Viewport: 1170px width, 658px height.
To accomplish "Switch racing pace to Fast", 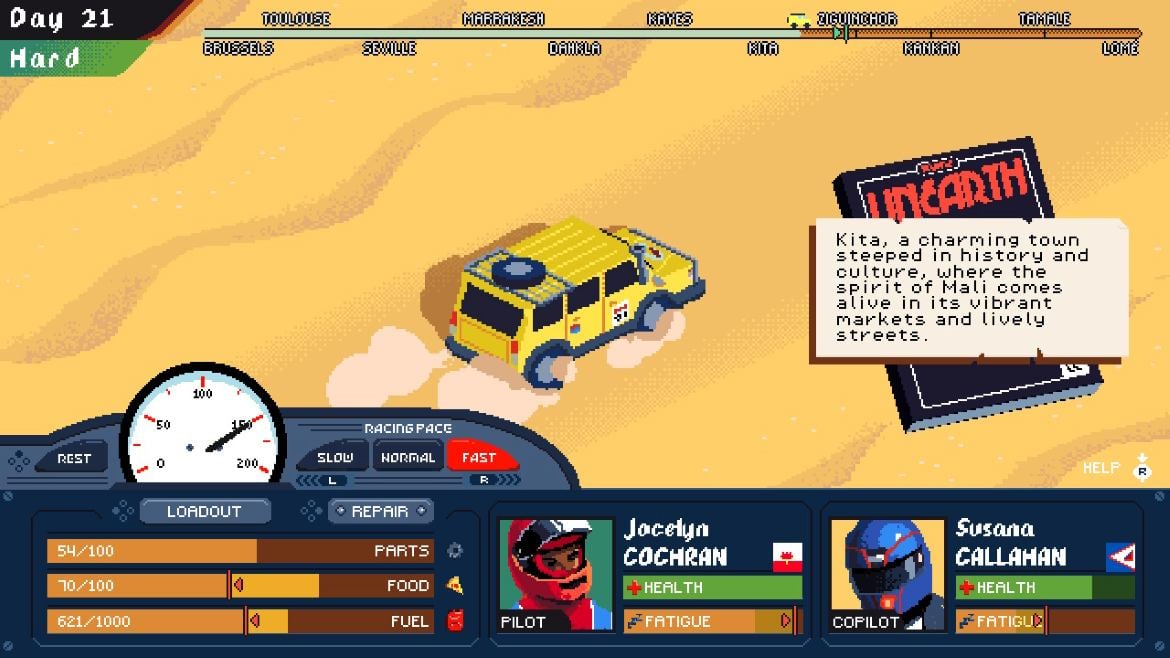I will tap(479, 457).
